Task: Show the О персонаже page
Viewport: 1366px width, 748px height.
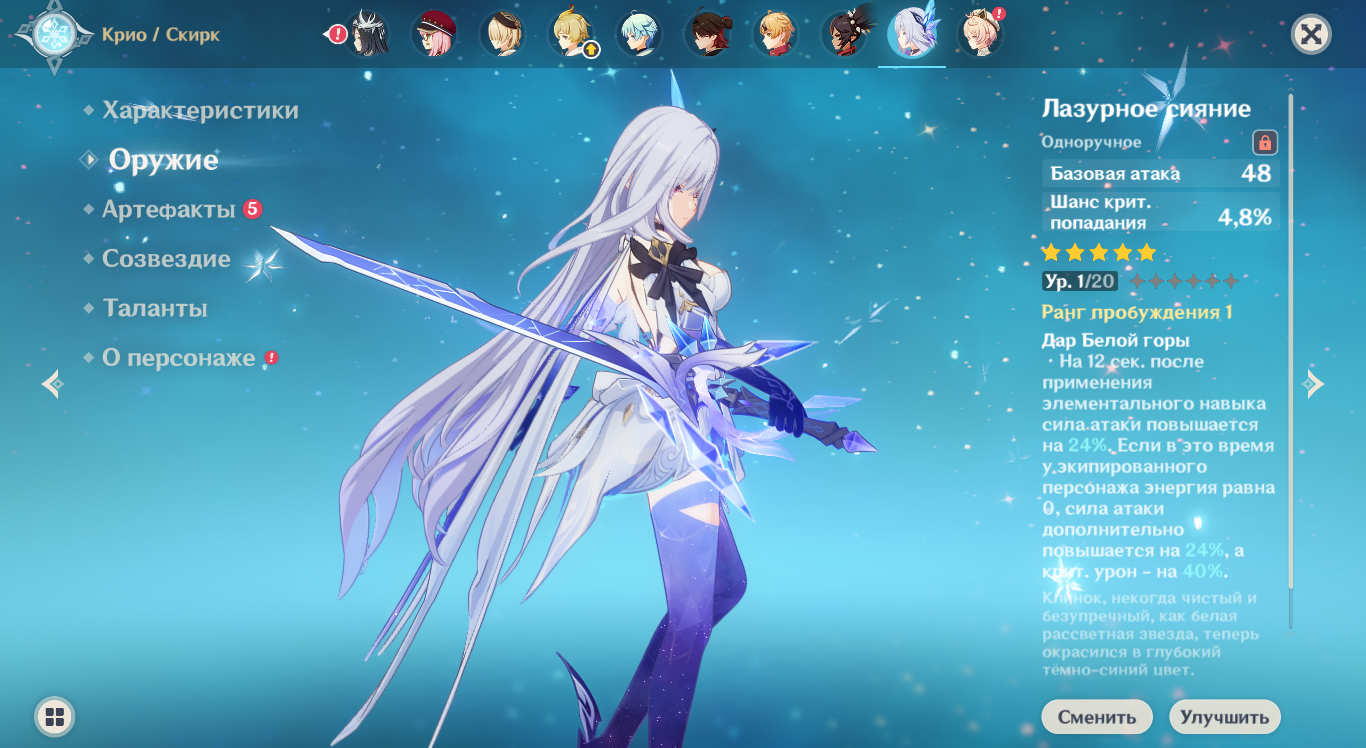Action: 178,358
